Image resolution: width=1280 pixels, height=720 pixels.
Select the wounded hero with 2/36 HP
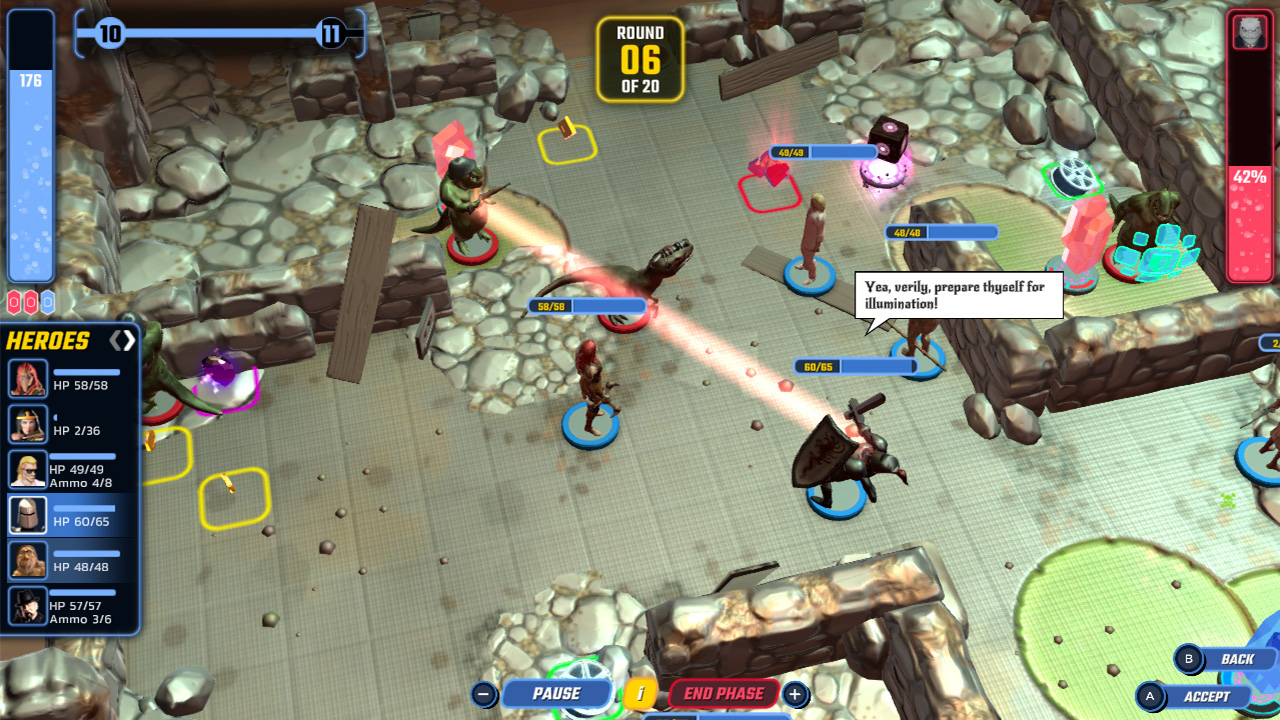(26, 422)
